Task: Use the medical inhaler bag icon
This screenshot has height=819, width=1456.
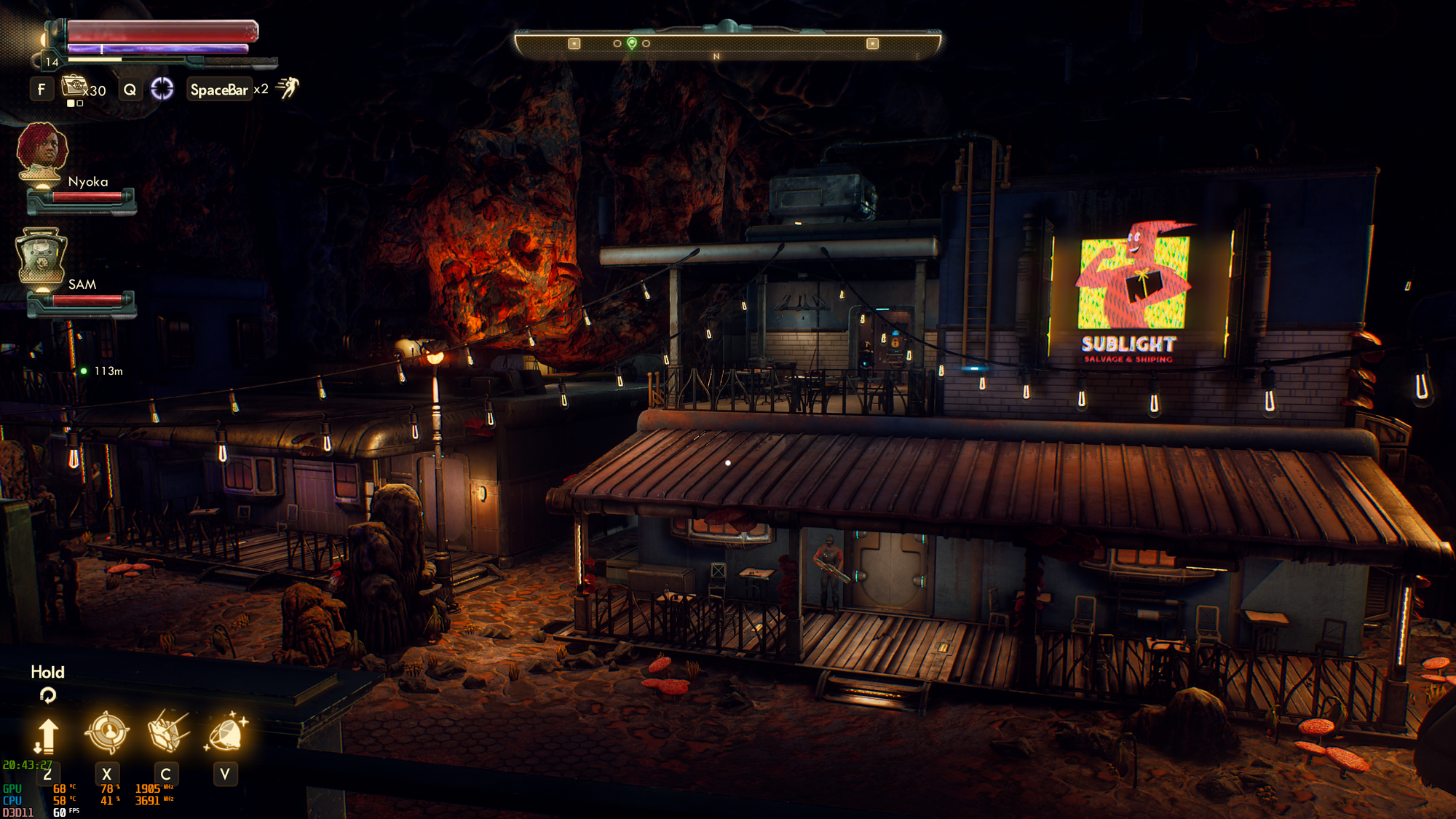Action: pyautogui.click(x=74, y=87)
